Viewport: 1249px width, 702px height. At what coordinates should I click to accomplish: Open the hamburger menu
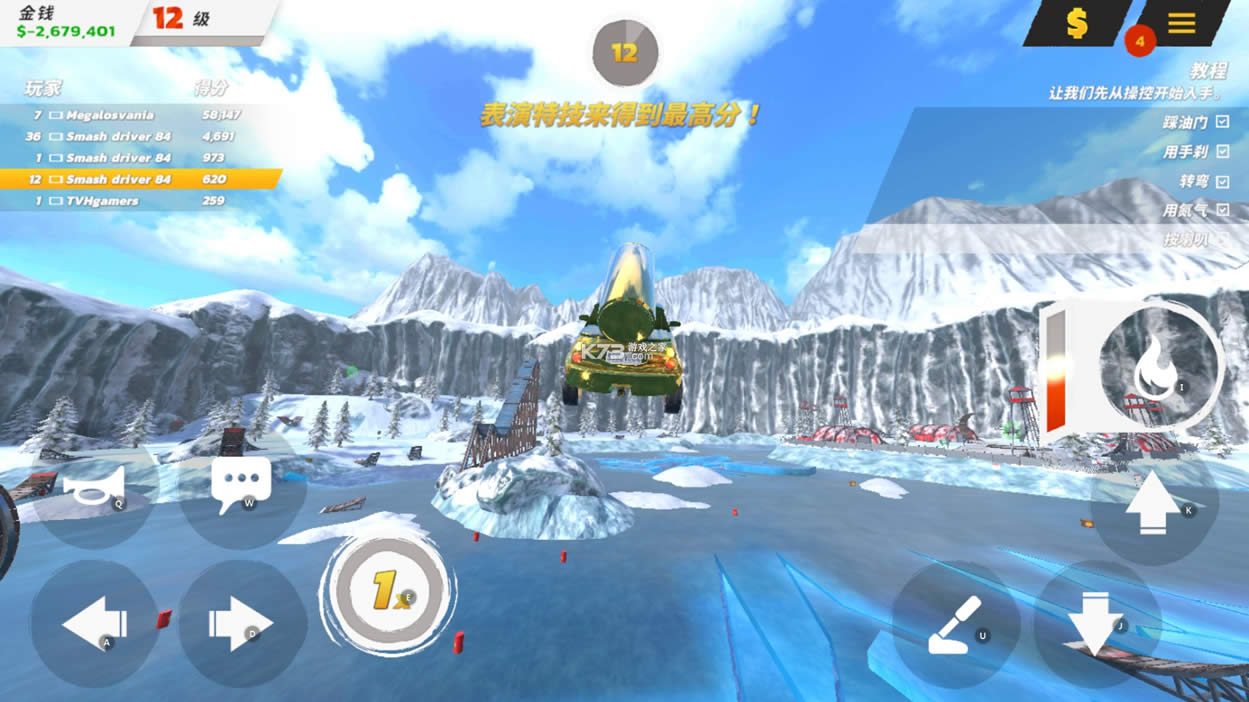tap(1181, 23)
